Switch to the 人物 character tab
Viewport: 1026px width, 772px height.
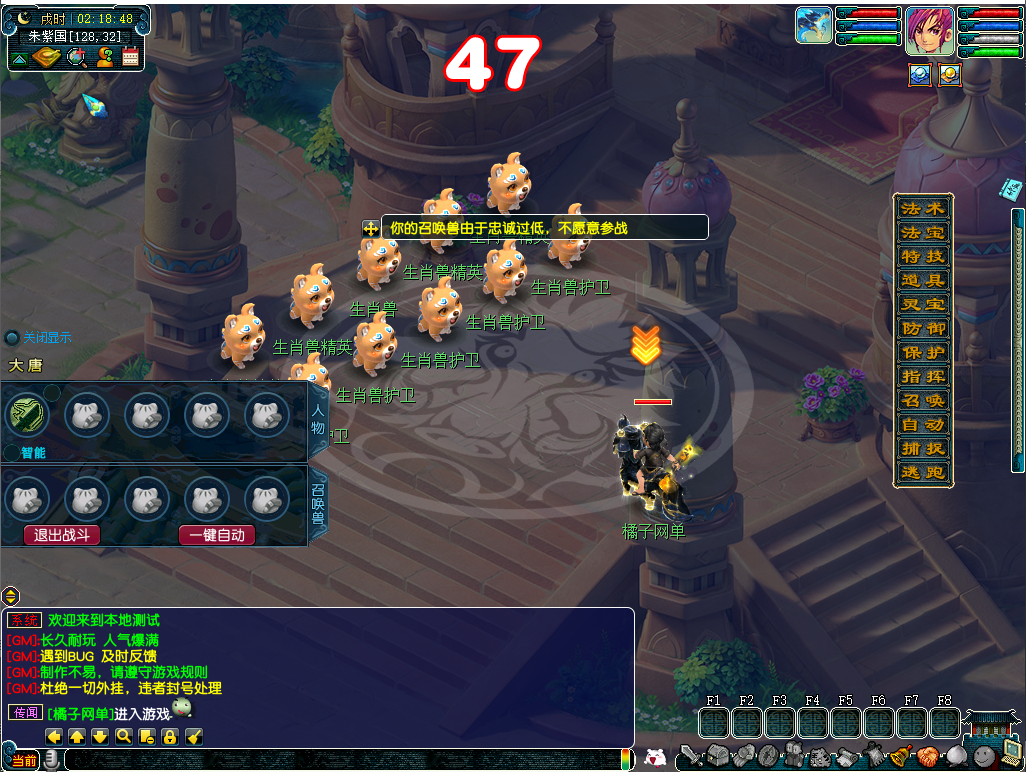319,422
